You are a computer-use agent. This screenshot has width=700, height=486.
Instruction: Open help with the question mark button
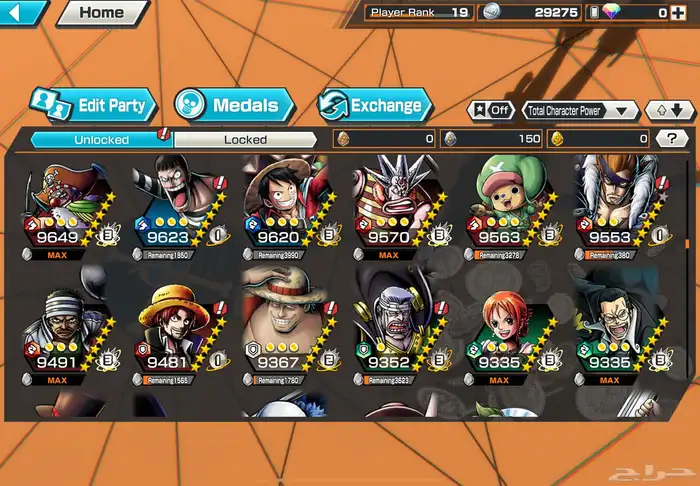(670, 139)
